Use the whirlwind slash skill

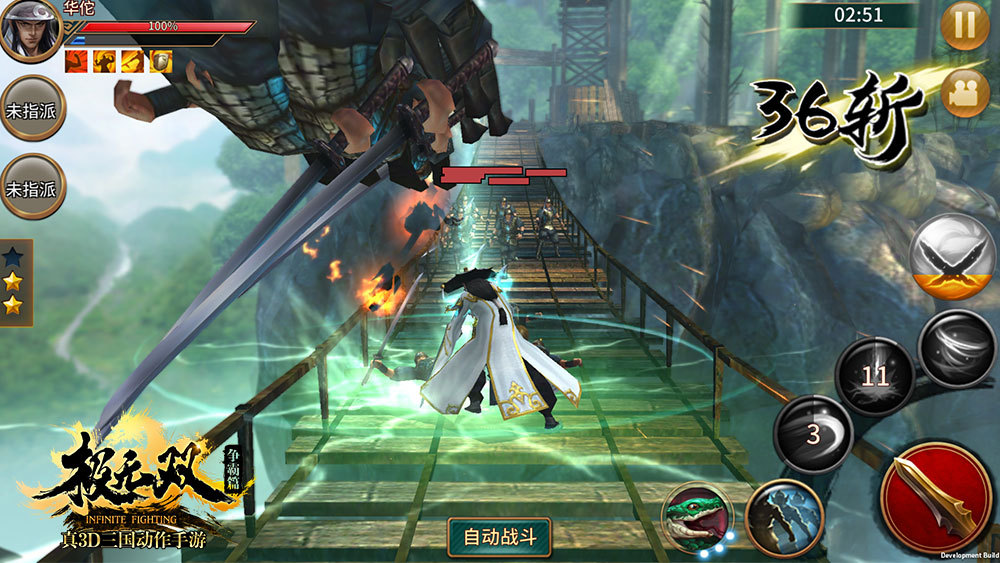coord(956,348)
